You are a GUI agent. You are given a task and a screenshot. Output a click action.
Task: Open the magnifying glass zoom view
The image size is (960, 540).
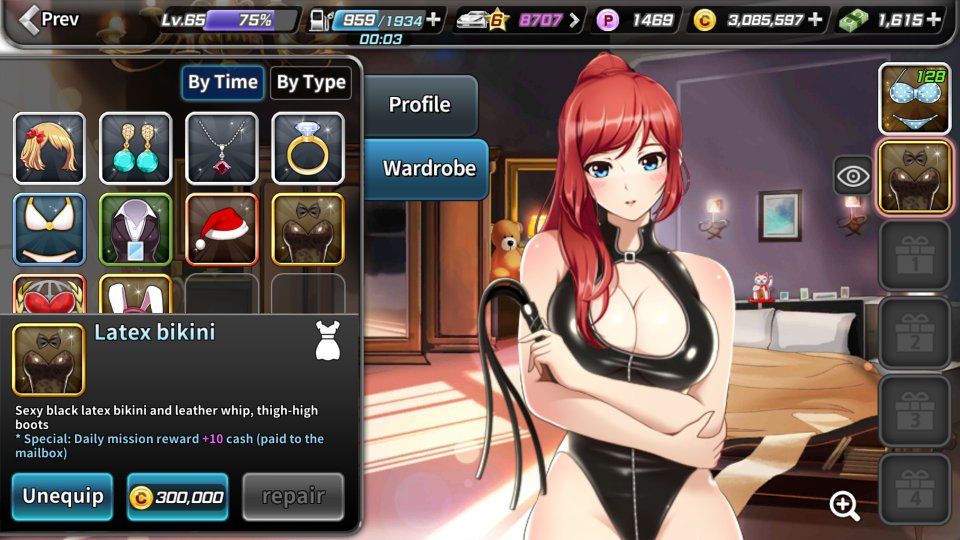[x=845, y=506]
